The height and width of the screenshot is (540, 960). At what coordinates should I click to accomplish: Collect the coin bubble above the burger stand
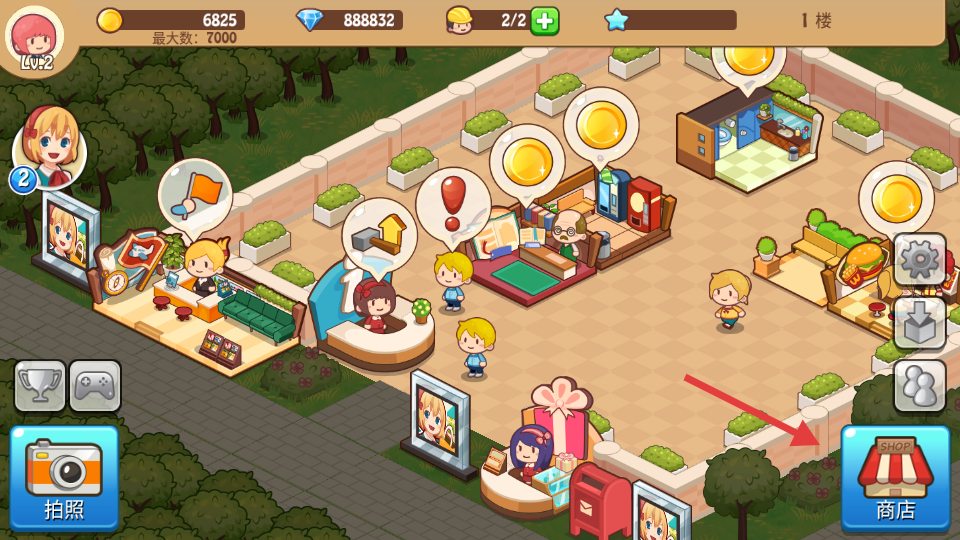(896, 197)
